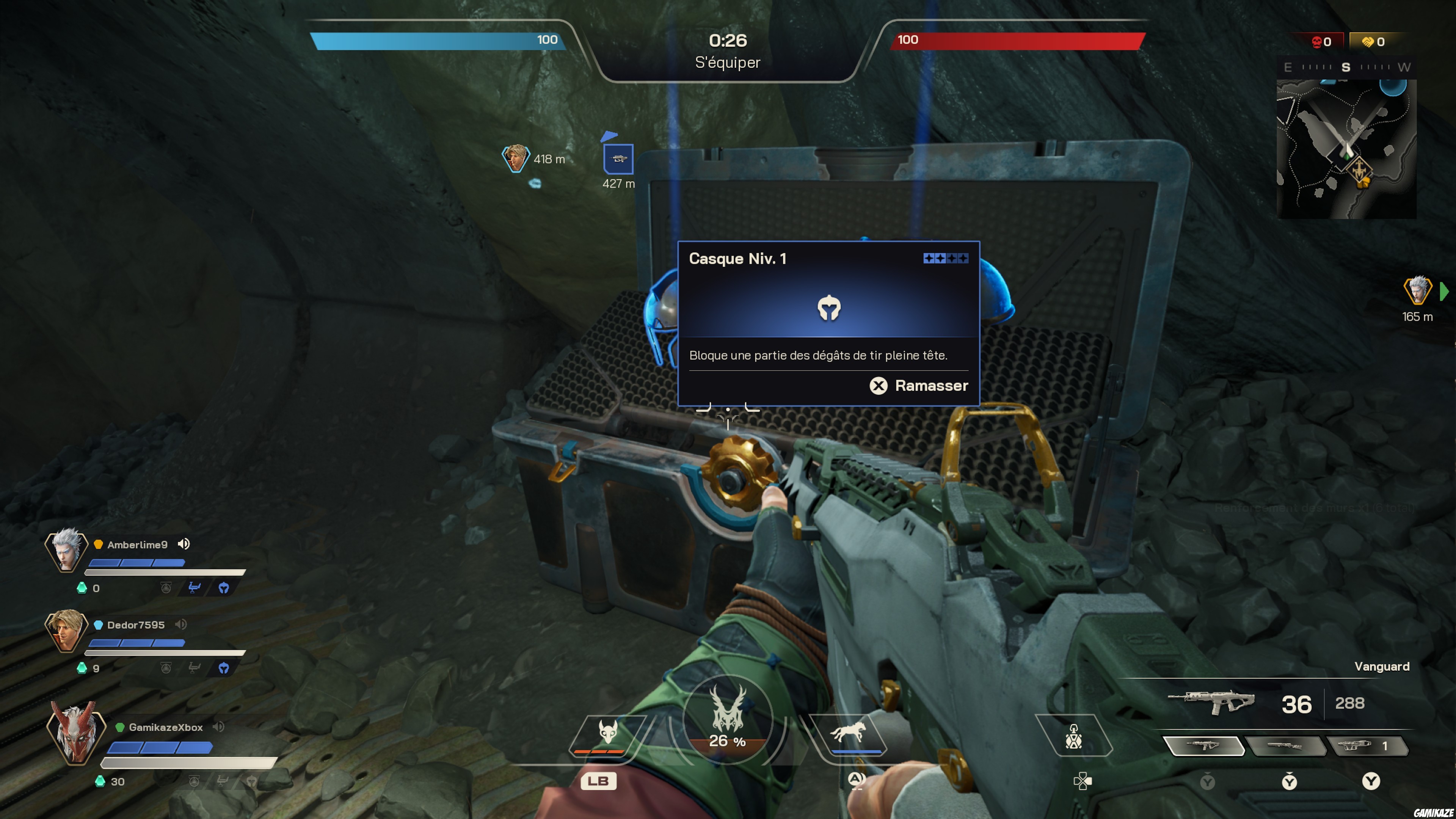
Task: Click the weapon waypoint marker at 427 m
Action: click(618, 159)
